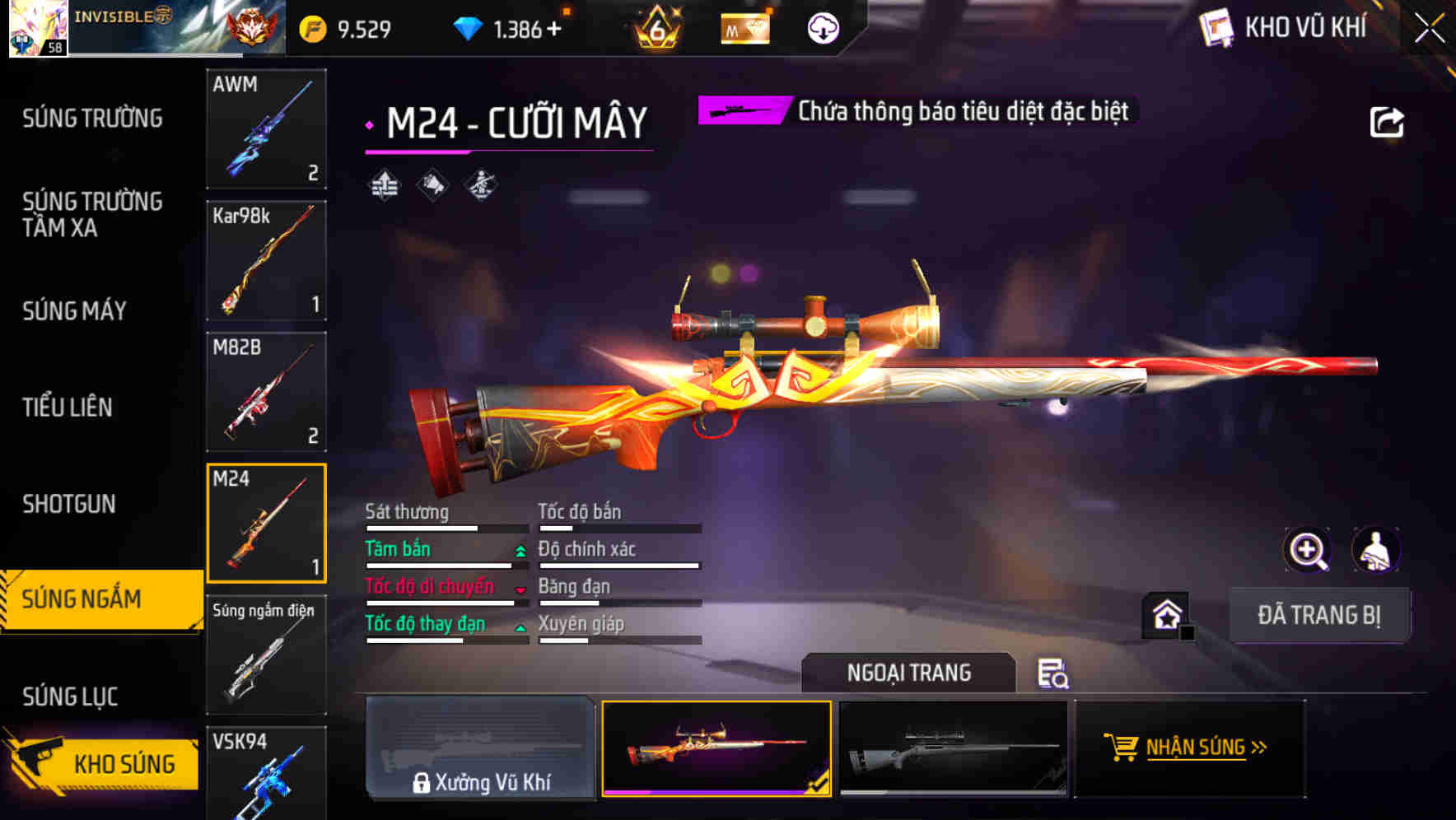The image size is (1456, 820).
Task: Open the level 6 crown badge icon
Action: coord(655,27)
